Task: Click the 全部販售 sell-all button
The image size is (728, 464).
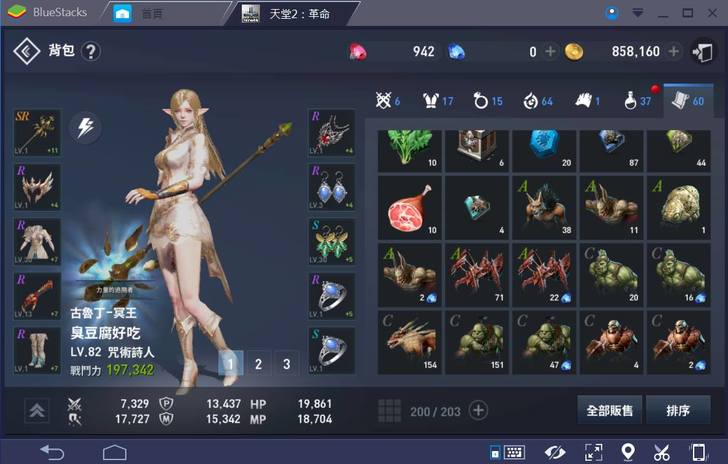Action: [609, 410]
